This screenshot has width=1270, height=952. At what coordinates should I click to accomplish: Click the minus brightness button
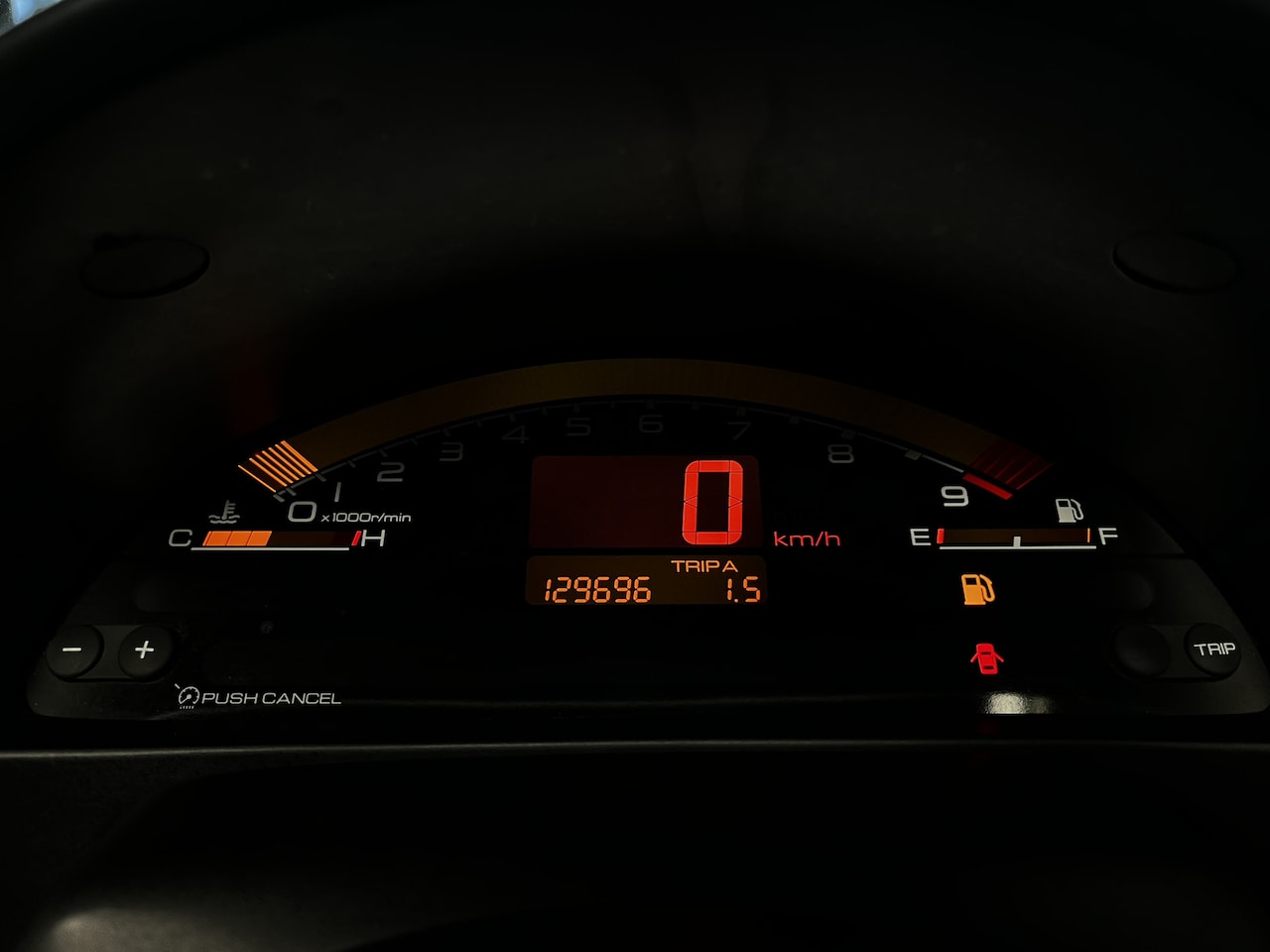click(73, 651)
